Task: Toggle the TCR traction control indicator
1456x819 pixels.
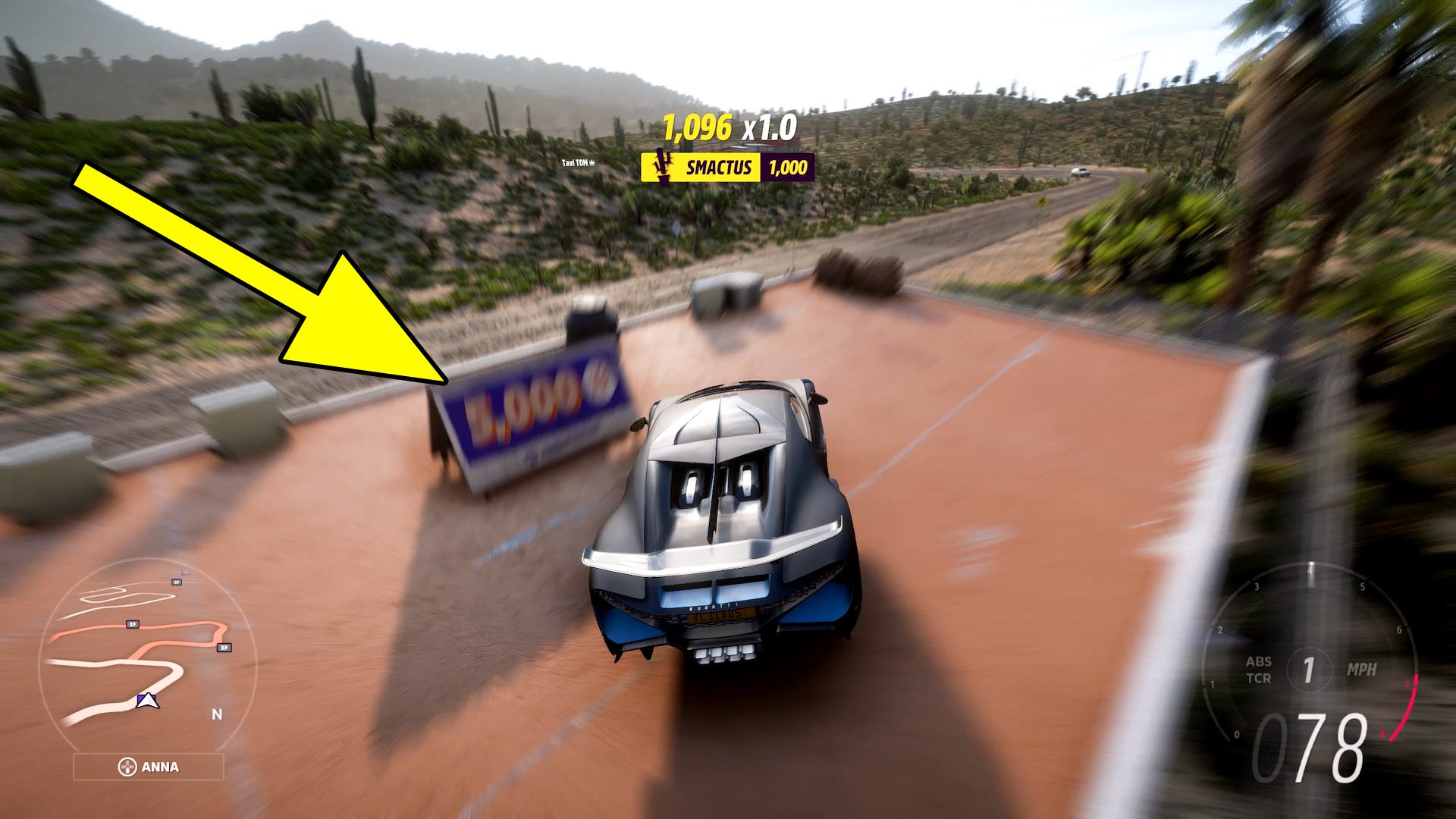Action: click(1259, 677)
